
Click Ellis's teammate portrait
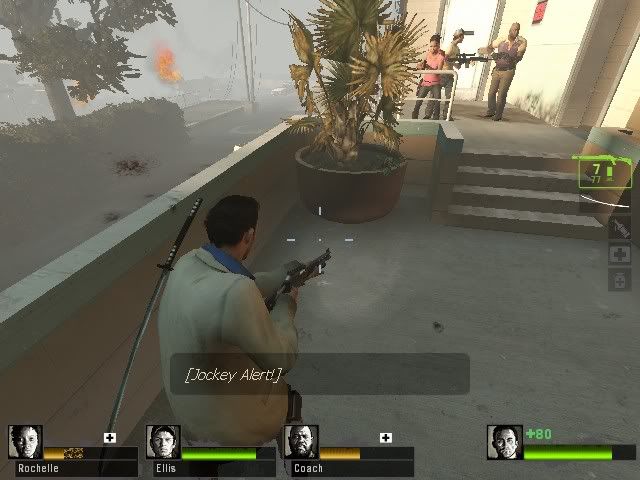click(163, 442)
